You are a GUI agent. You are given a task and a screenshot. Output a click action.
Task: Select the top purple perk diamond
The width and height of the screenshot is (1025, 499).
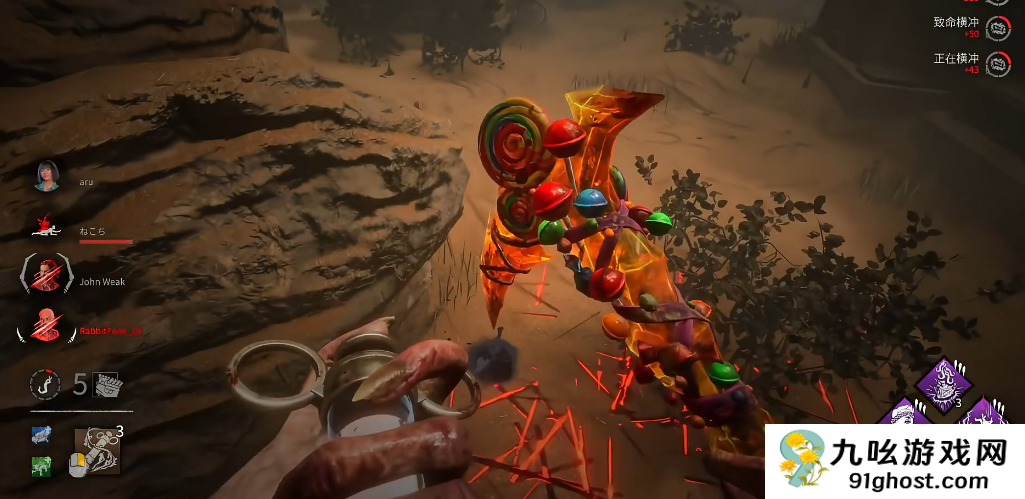(x=937, y=382)
